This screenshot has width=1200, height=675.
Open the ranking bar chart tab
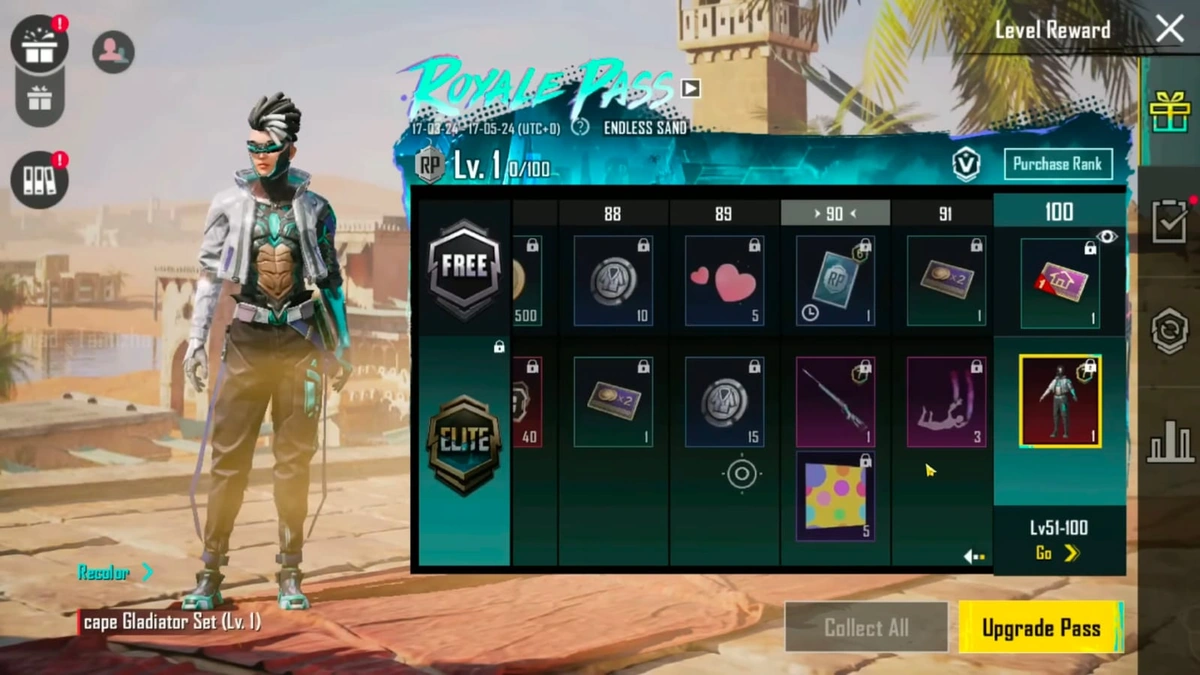click(x=1169, y=441)
